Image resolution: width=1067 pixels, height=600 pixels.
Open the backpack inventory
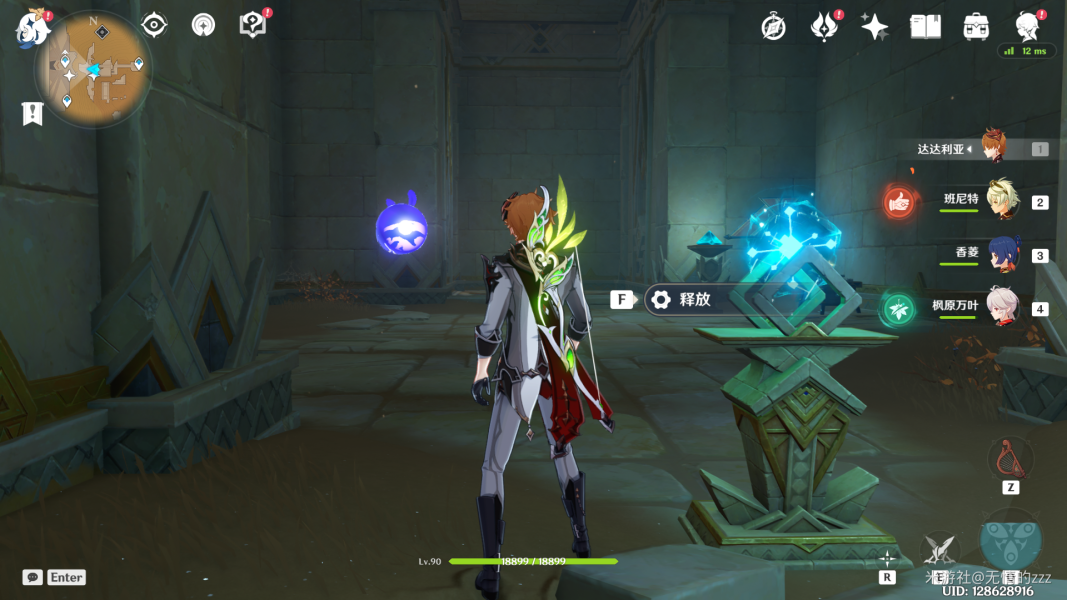click(x=976, y=27)
